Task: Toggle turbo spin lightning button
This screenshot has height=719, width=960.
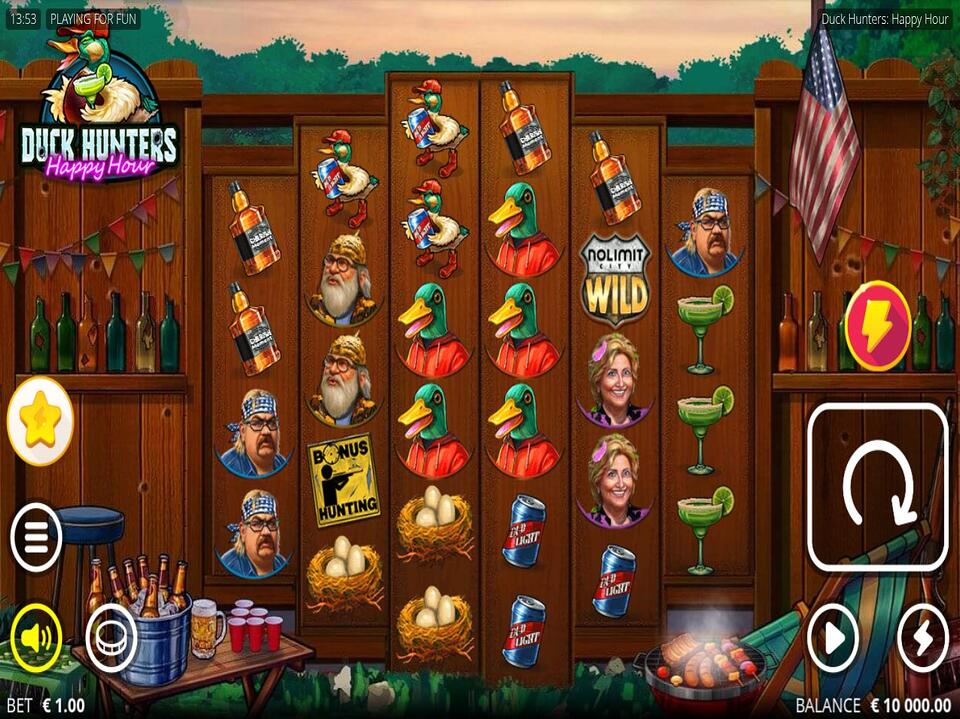Action: (x=922, y=637)
